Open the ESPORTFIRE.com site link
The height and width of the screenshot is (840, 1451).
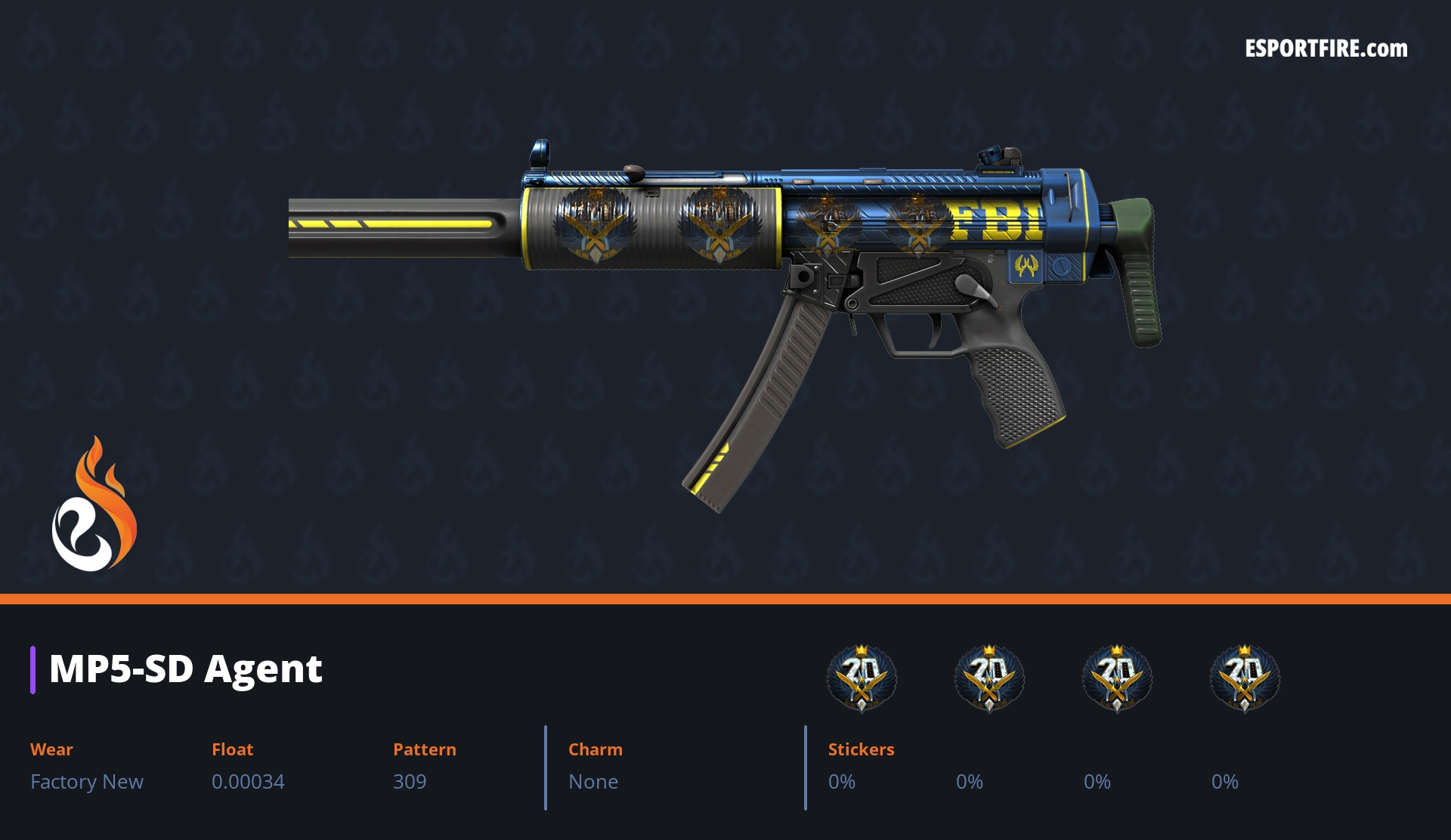(1326, 49)
